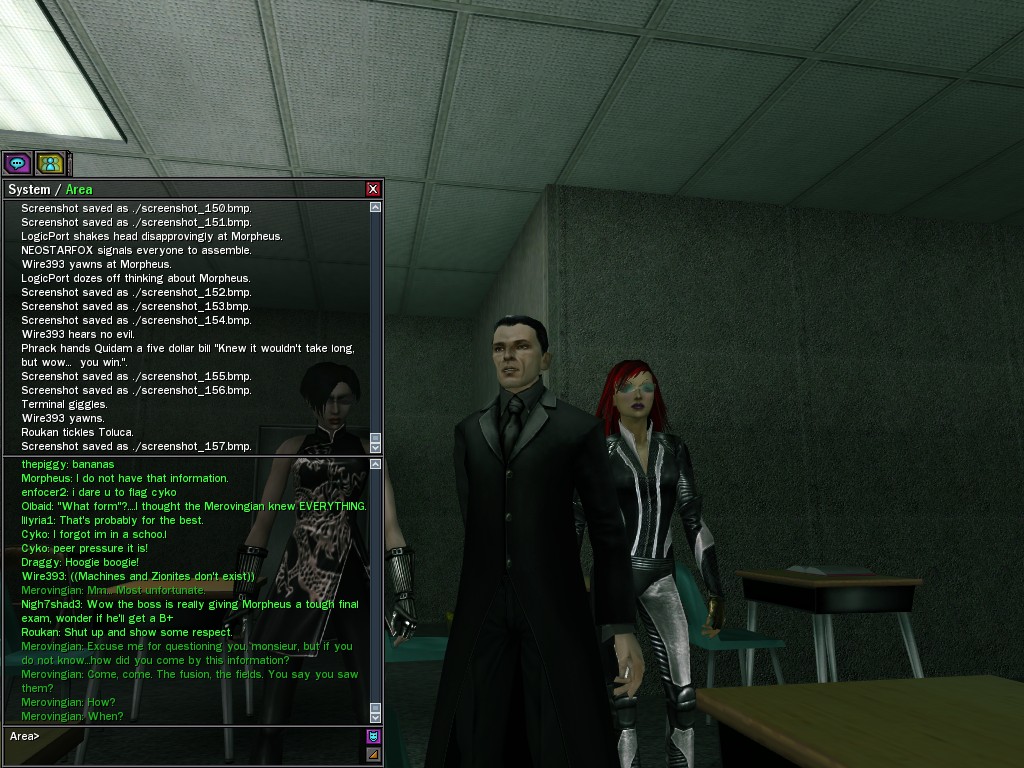Open the purple mask emote icon

click(x=373, y=737)
